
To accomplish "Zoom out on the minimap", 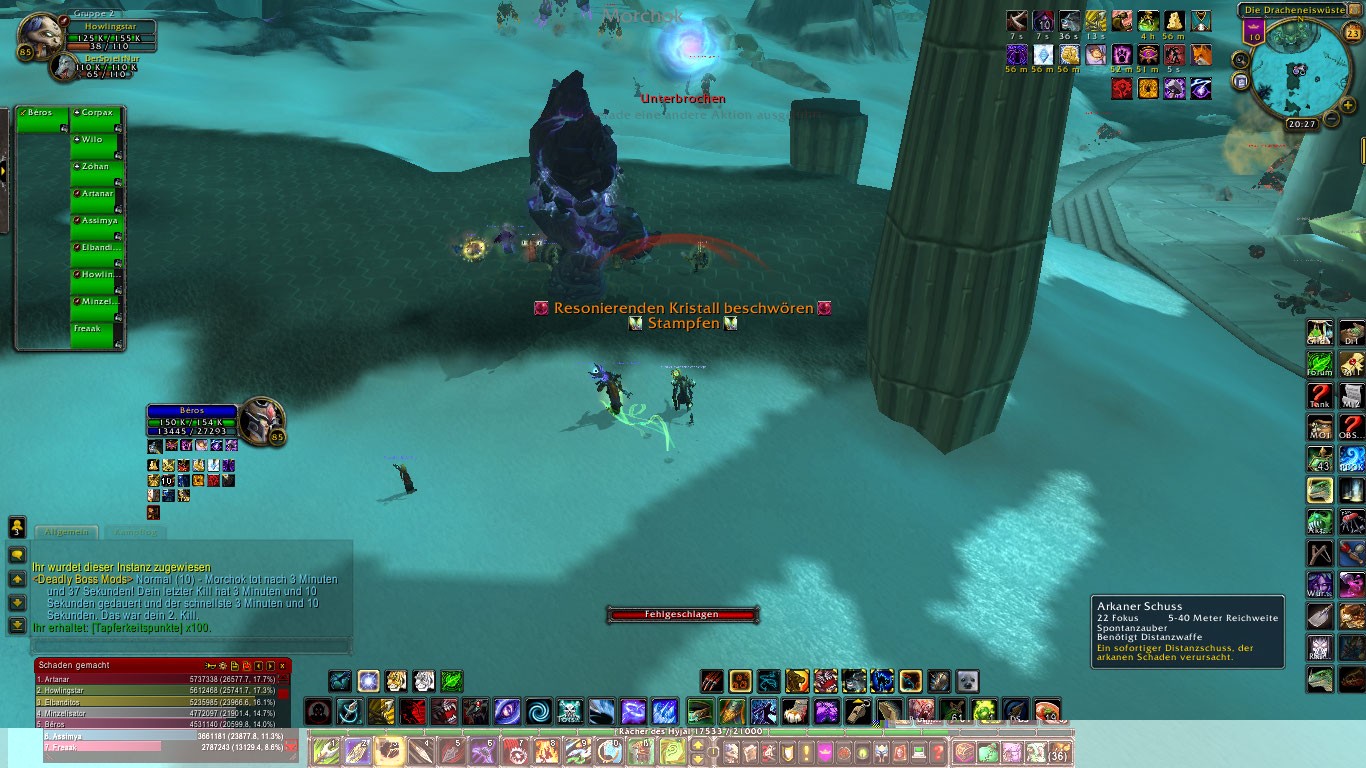I will pos(1331,119).
